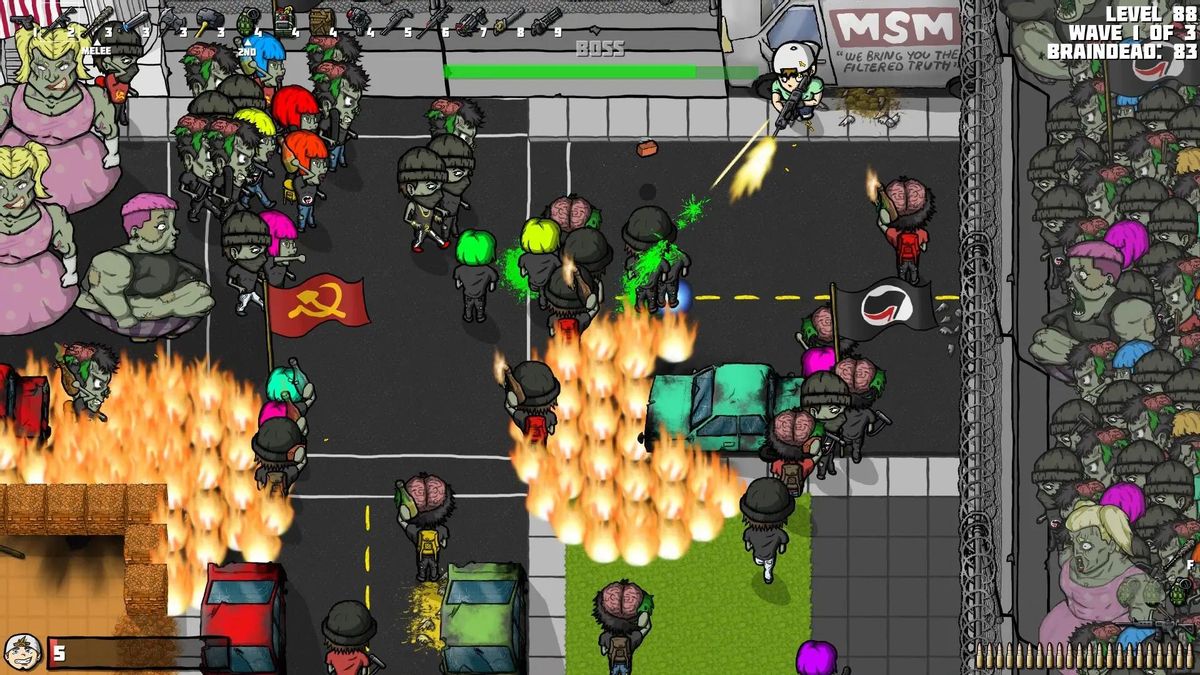The image size is (1200, 675).
Task: Switch to the assault rifle slot
Action: point(60,17)
